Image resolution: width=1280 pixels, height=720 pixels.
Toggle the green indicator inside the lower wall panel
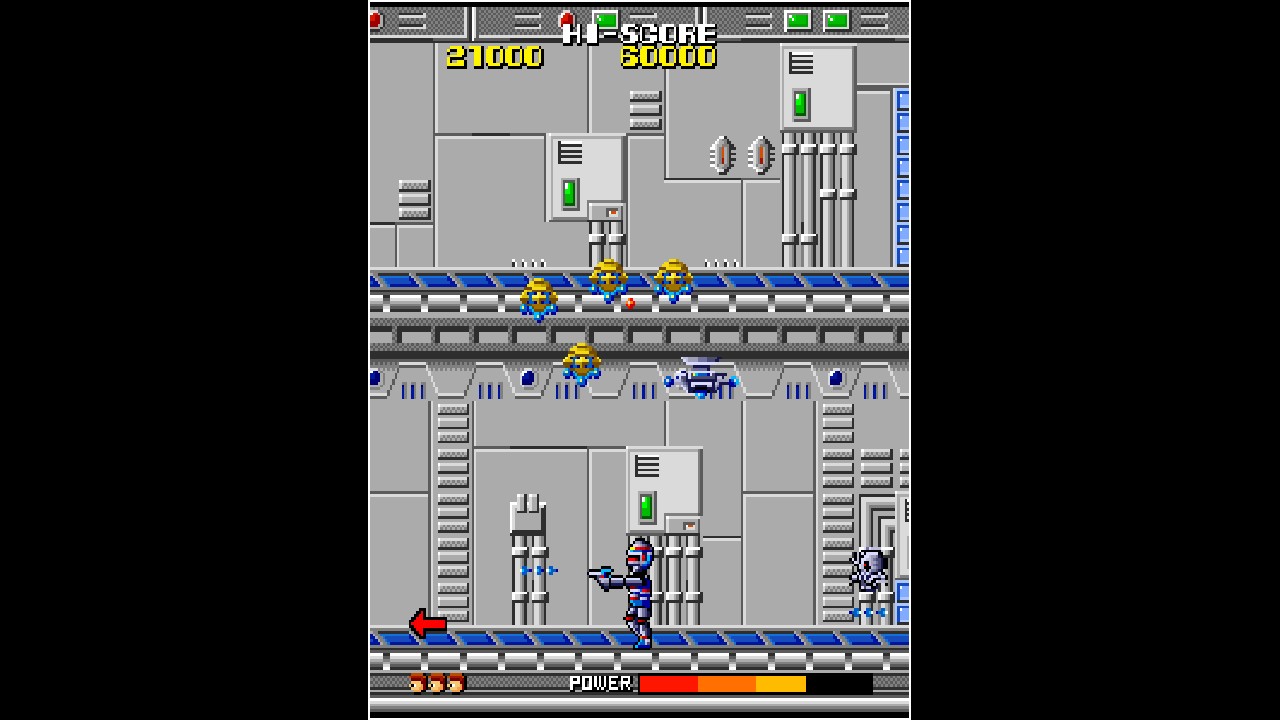tap(648, 506)
